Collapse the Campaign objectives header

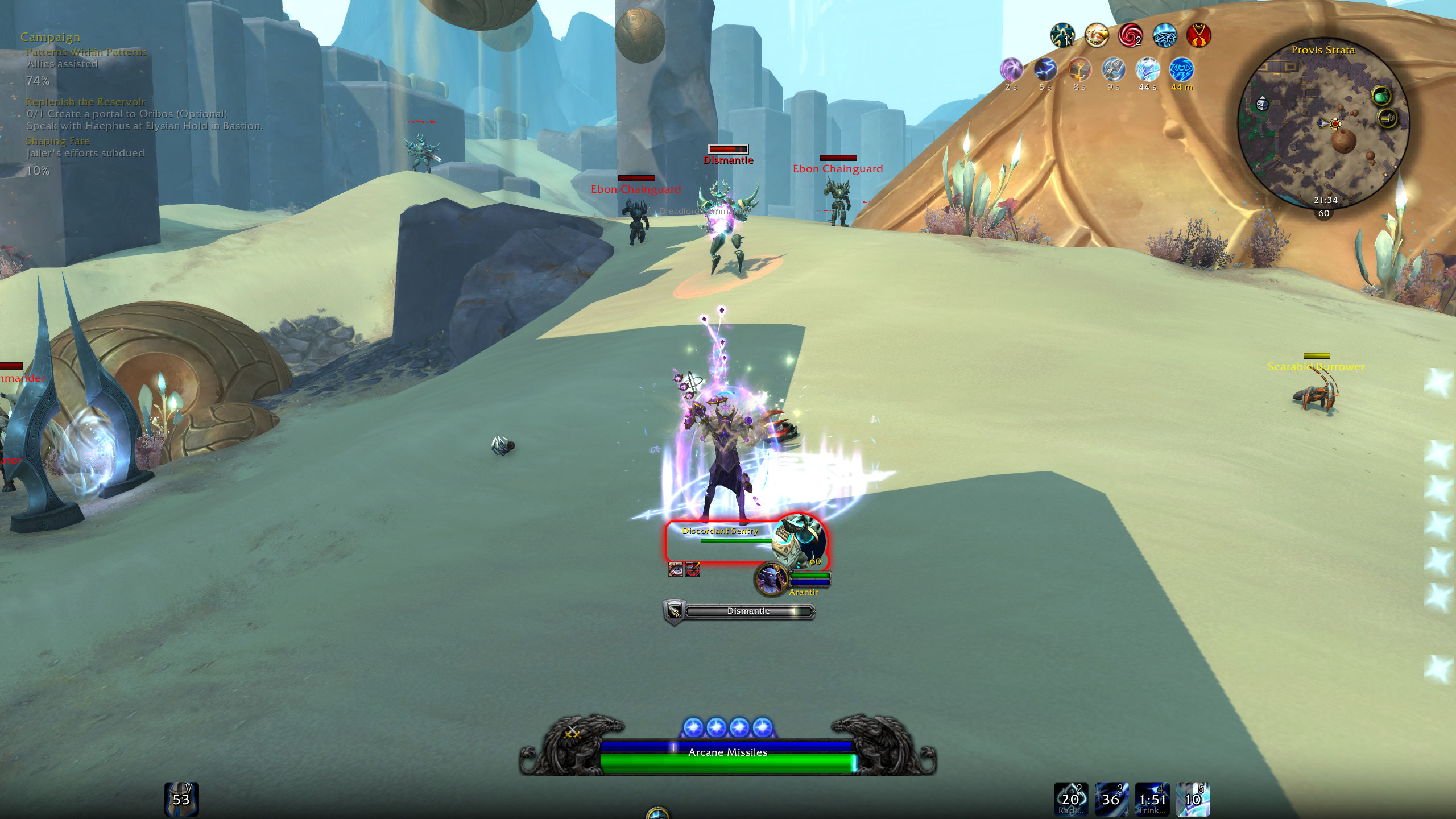(x=50, y=37)
